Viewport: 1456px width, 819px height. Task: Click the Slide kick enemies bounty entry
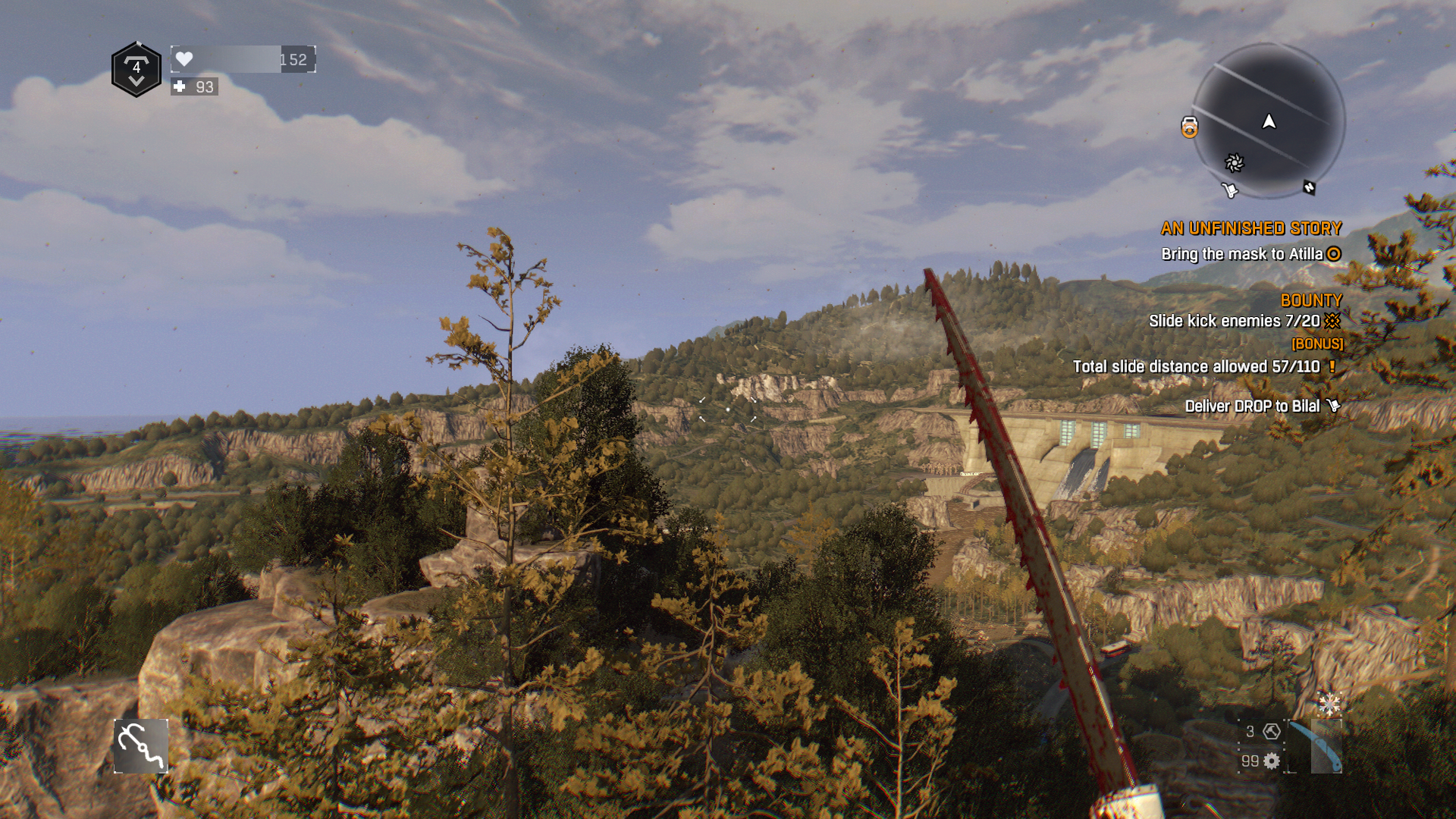pyautogui.click(x=1234, y=321)
